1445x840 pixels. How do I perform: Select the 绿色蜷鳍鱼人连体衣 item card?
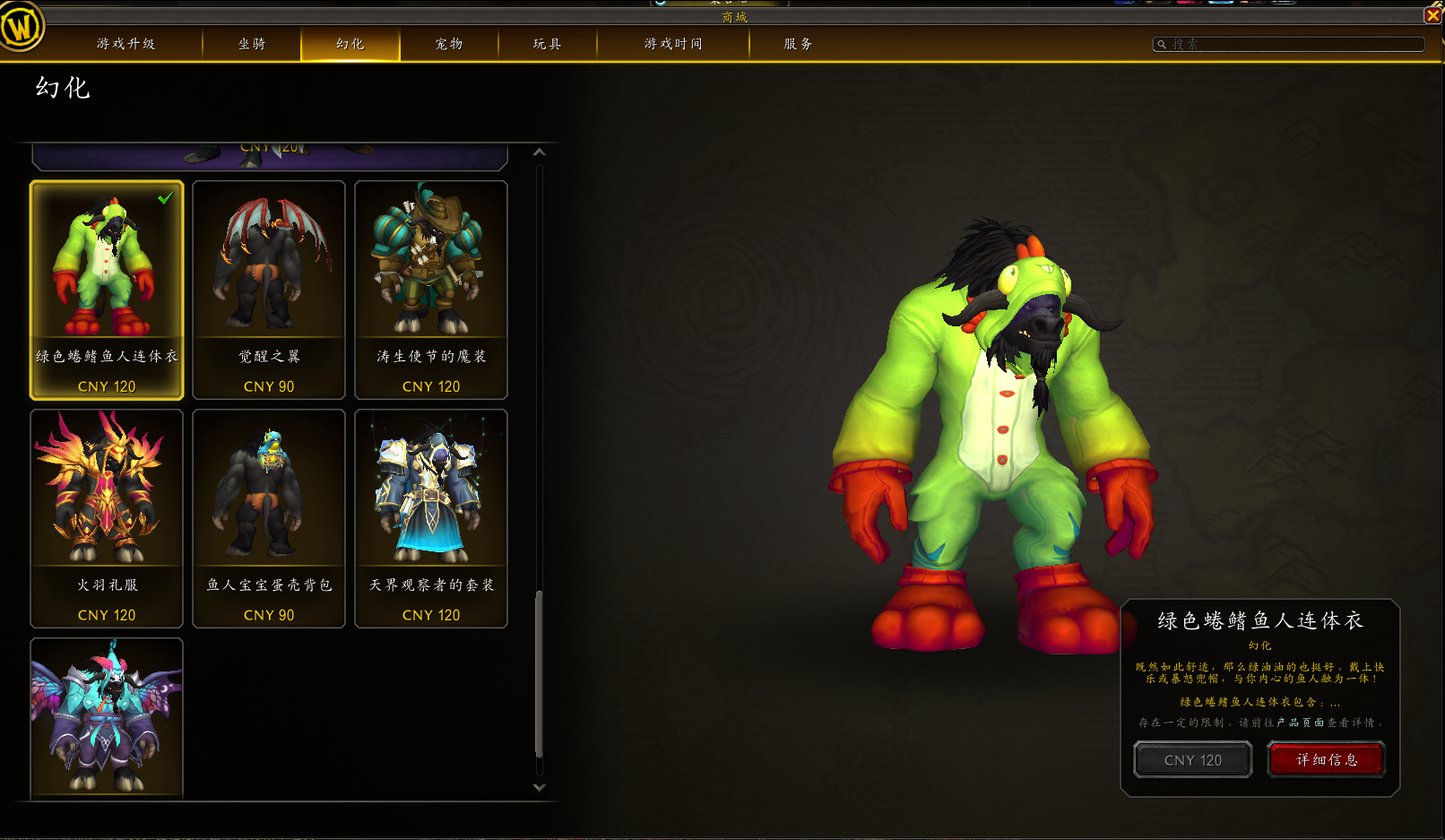click(x=107, y=290)
